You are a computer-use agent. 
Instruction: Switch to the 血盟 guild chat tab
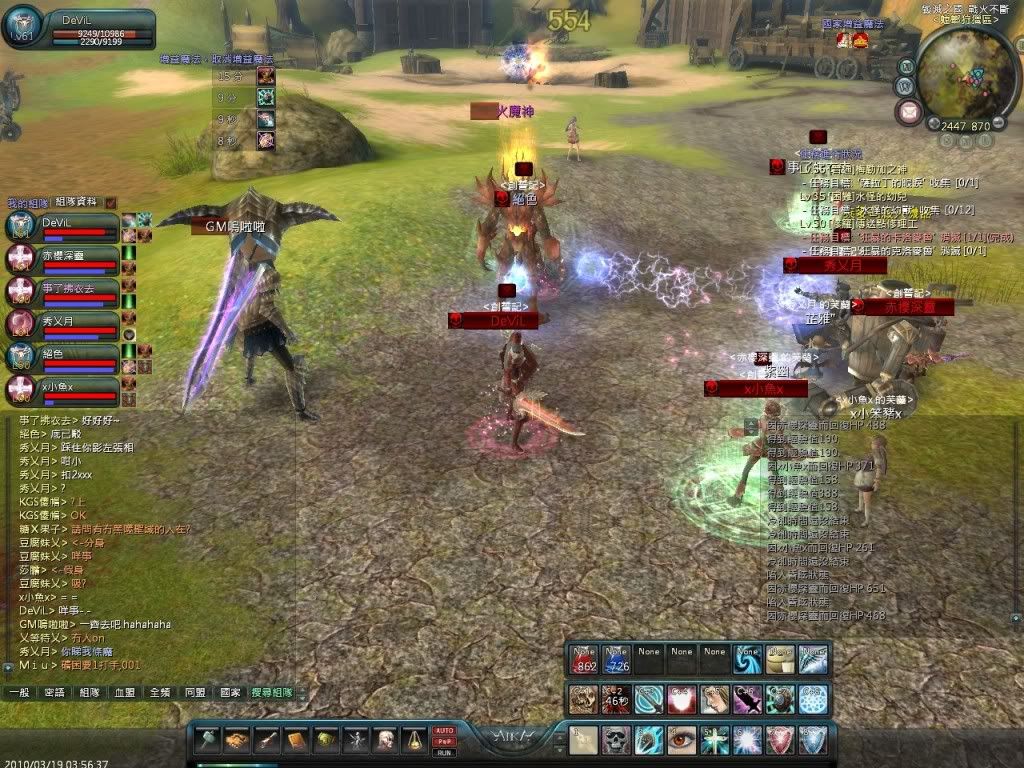pos(124,692)
